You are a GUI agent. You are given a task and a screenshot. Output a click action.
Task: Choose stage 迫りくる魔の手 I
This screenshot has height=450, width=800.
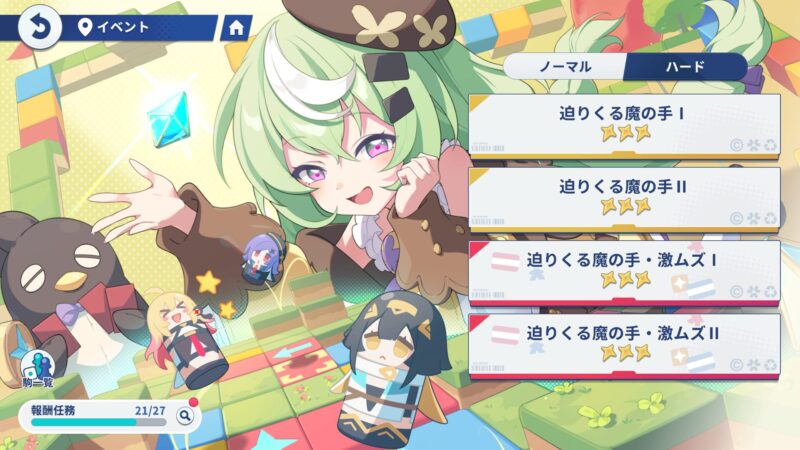pyautogui.click(x=624, y=126)
